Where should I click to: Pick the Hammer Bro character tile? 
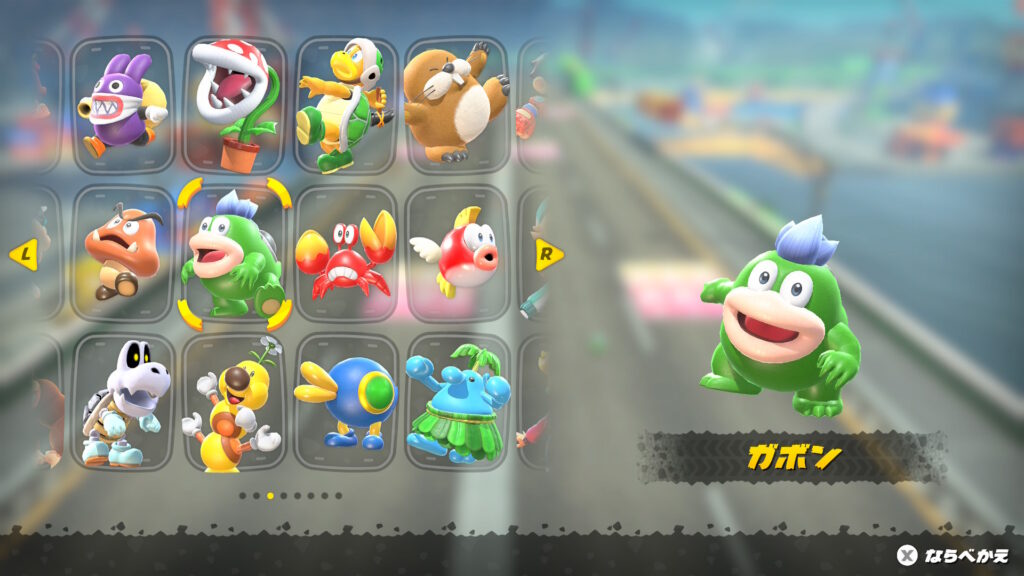[x=346, y=105]
